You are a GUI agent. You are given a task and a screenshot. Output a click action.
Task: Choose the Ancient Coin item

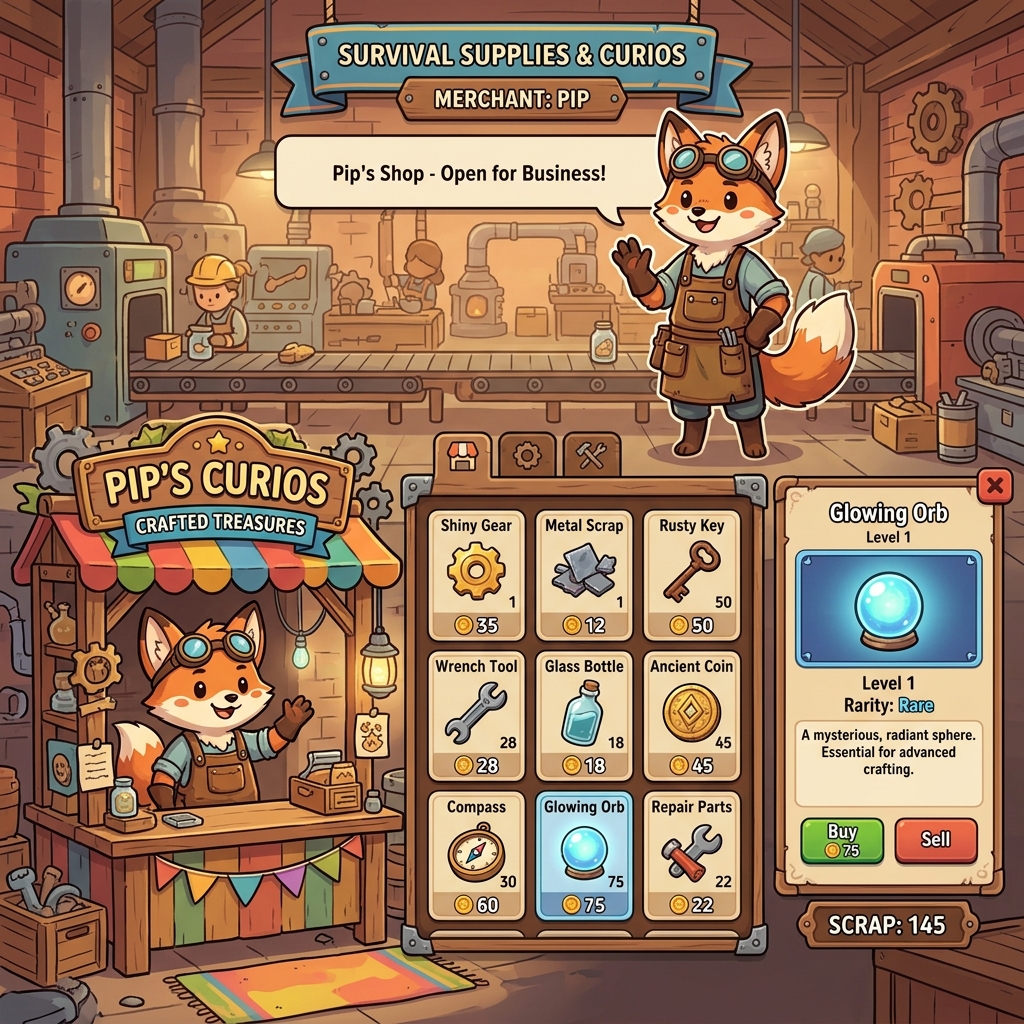click(691, 714)
